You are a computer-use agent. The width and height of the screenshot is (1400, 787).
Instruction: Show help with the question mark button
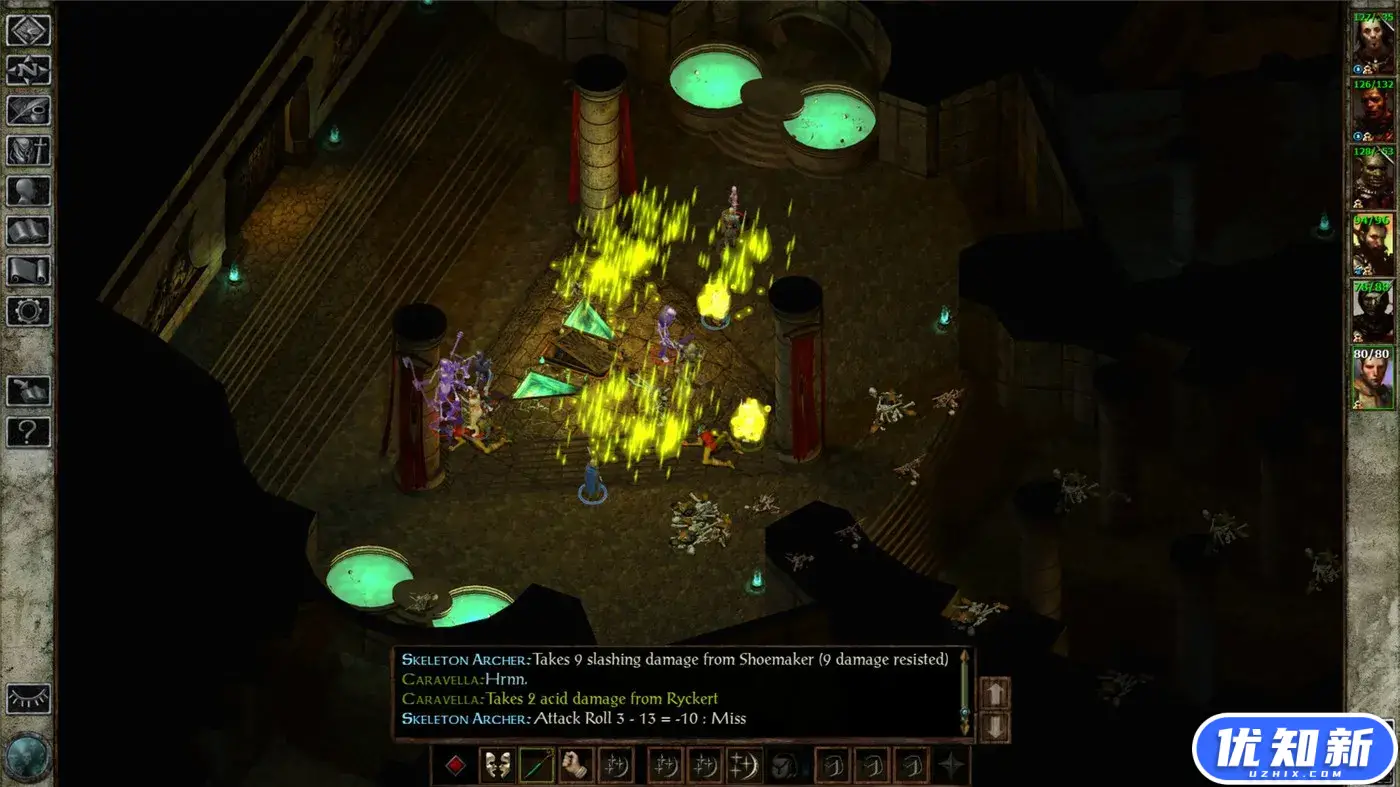(28, 431)
